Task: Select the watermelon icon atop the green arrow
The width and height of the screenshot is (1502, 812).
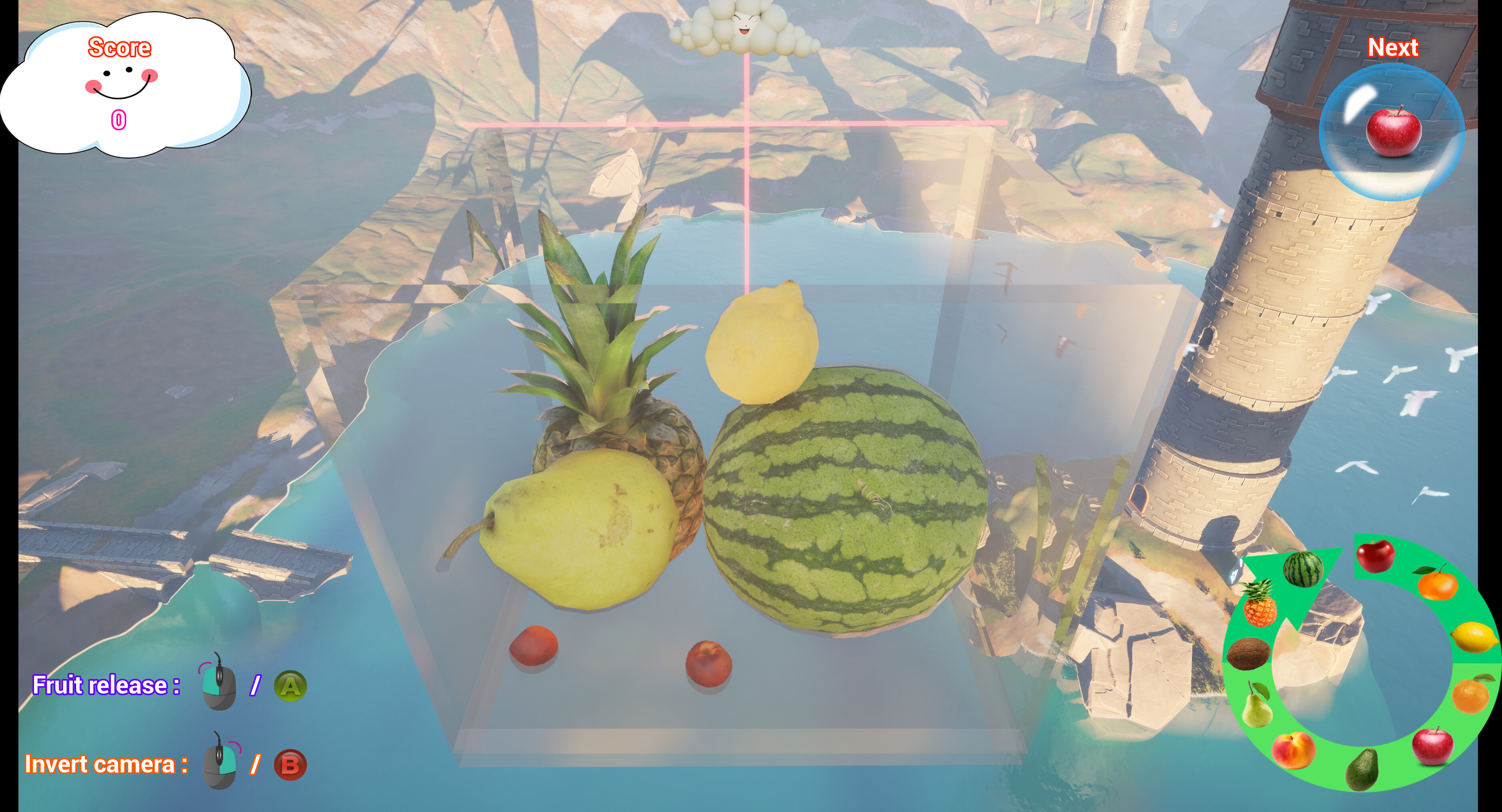Action: [1304, 569]
